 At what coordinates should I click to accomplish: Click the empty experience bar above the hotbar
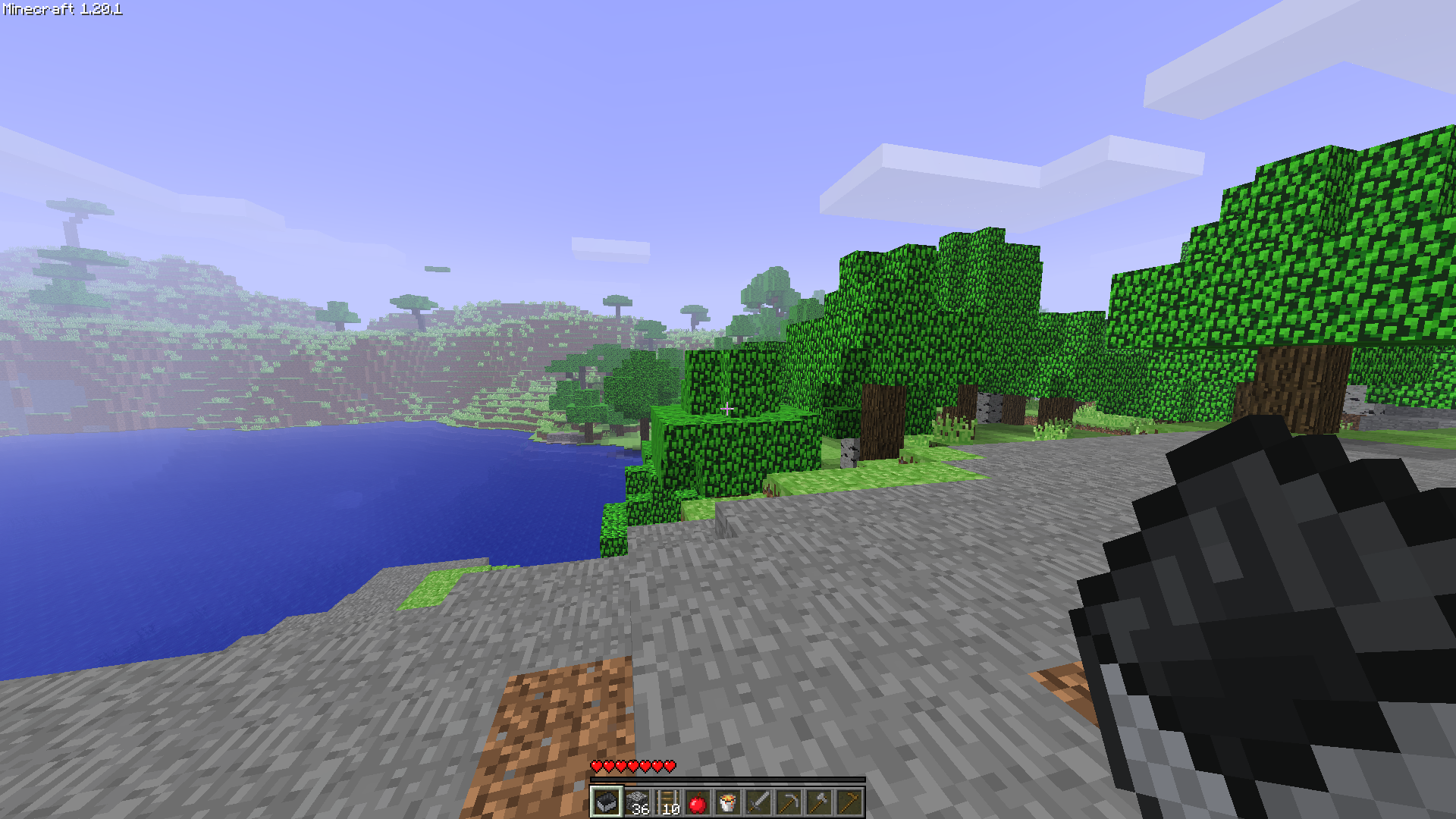click(x=728, y=780)
